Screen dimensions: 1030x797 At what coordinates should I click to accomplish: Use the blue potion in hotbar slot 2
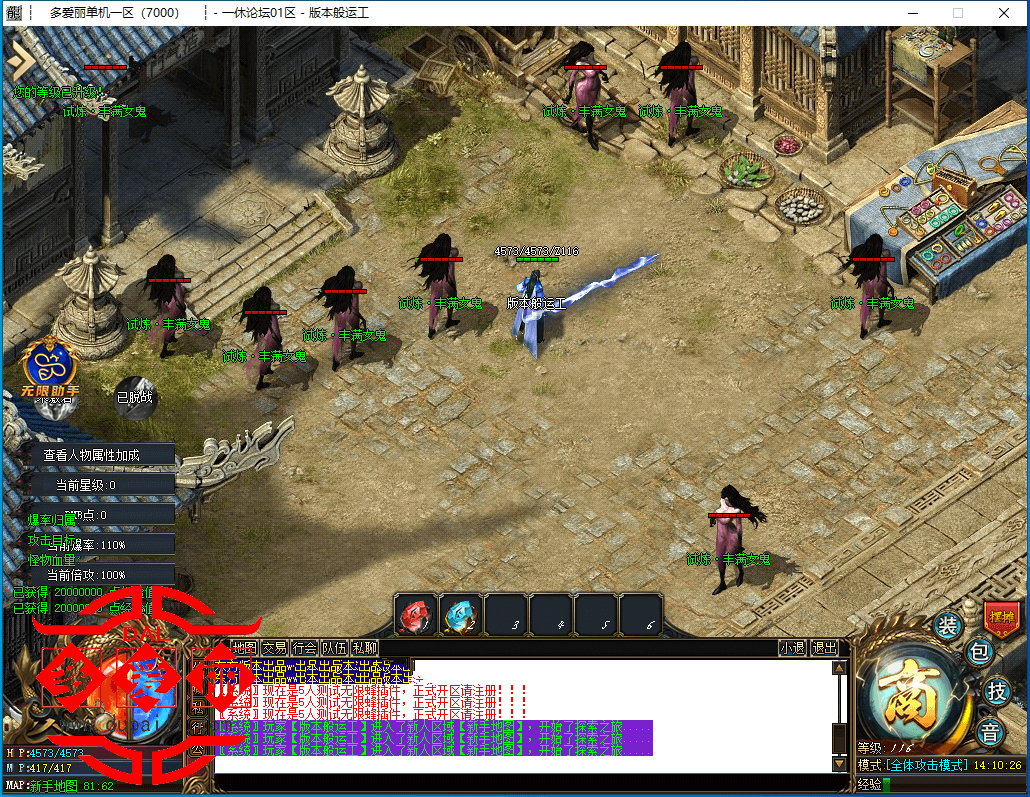click(x=461, y=615)
